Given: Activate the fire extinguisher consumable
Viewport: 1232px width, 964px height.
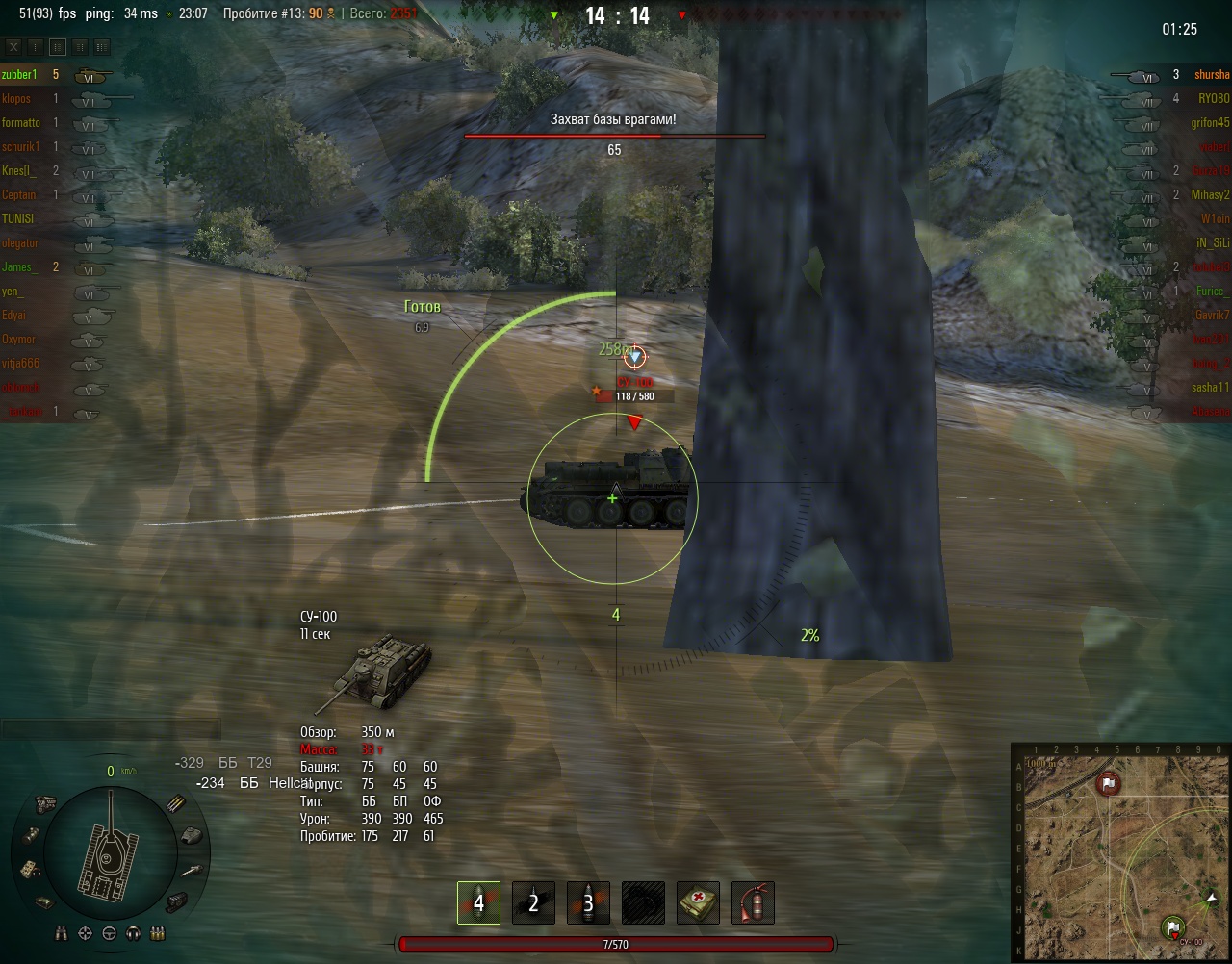Looking at the screenshot, I should [x=753, y=903].
